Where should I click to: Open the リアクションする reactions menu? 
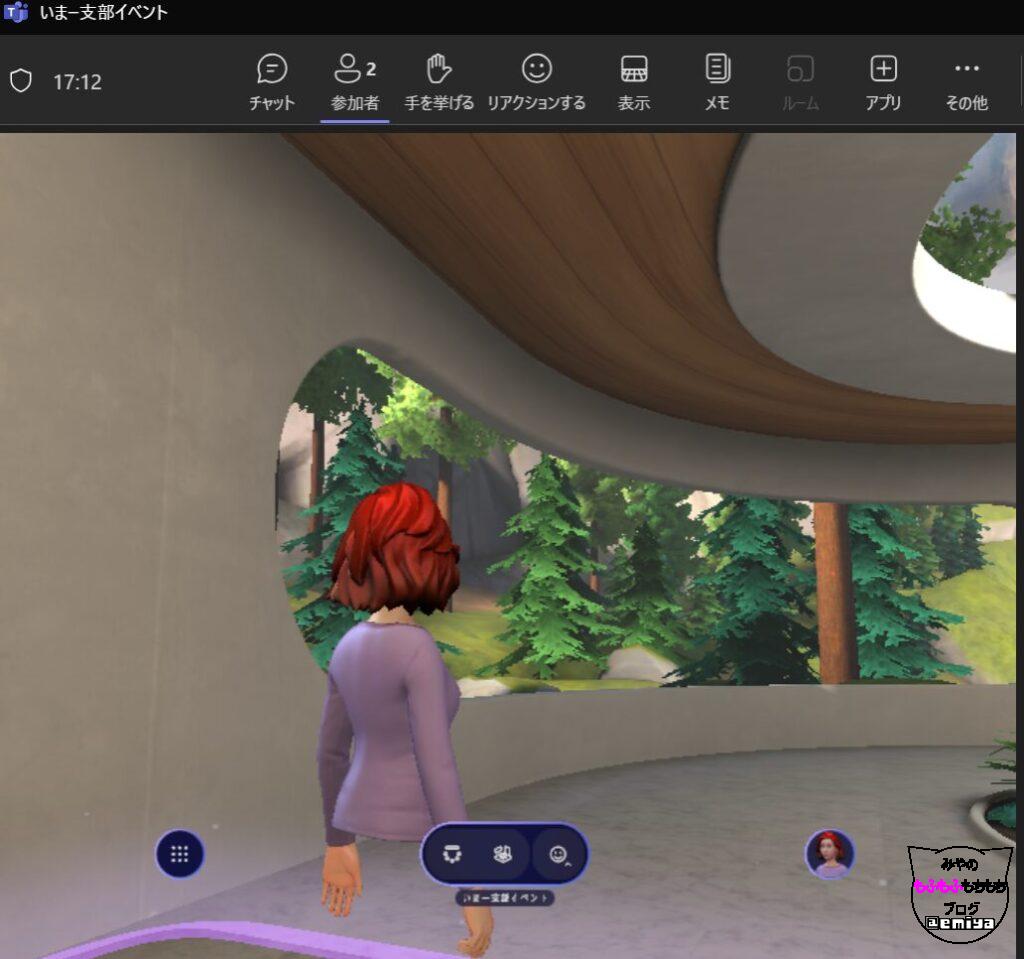point(536,82)
